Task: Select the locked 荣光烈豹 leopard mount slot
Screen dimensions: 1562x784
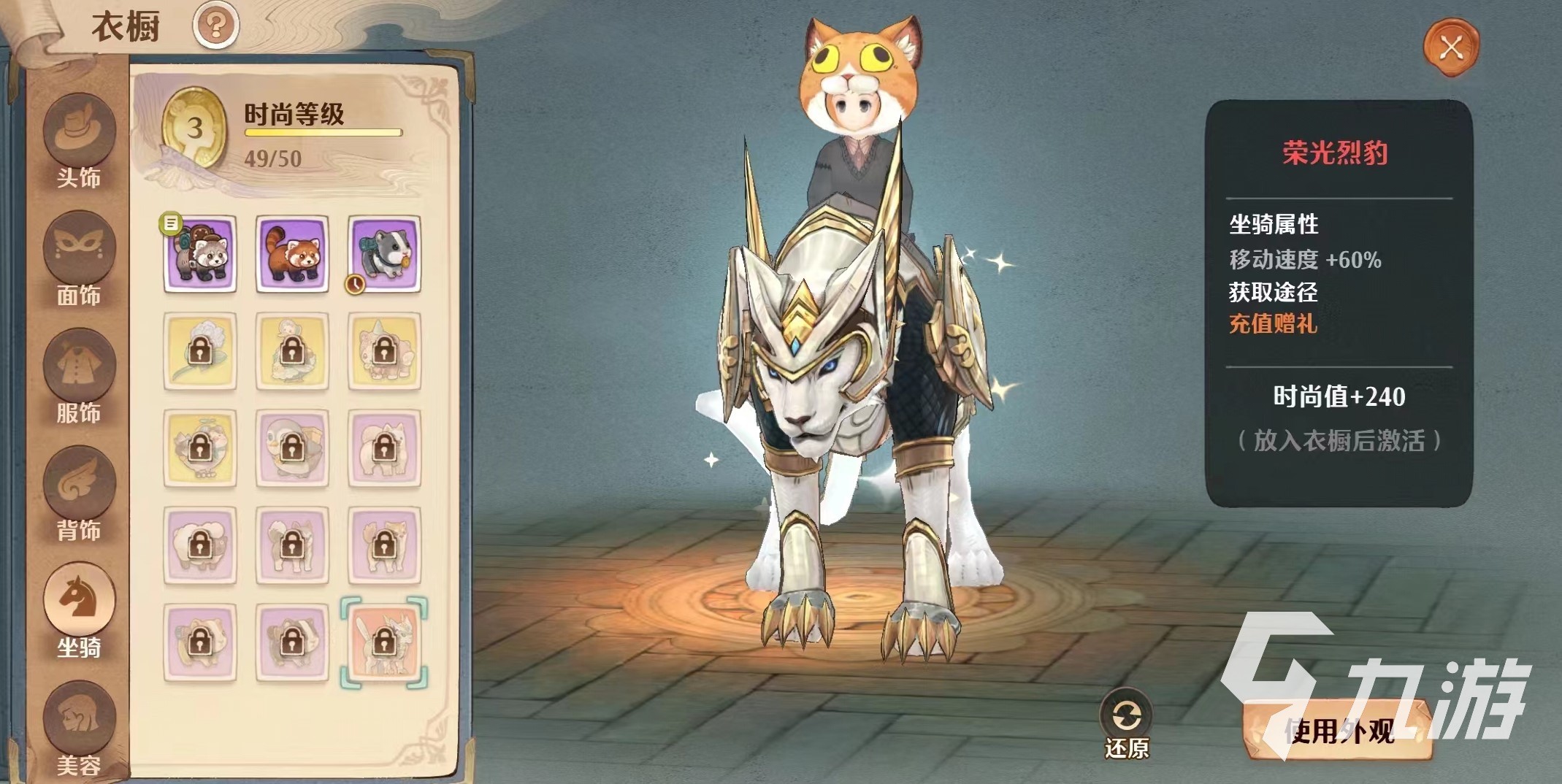Action: [x=384, y=642]
